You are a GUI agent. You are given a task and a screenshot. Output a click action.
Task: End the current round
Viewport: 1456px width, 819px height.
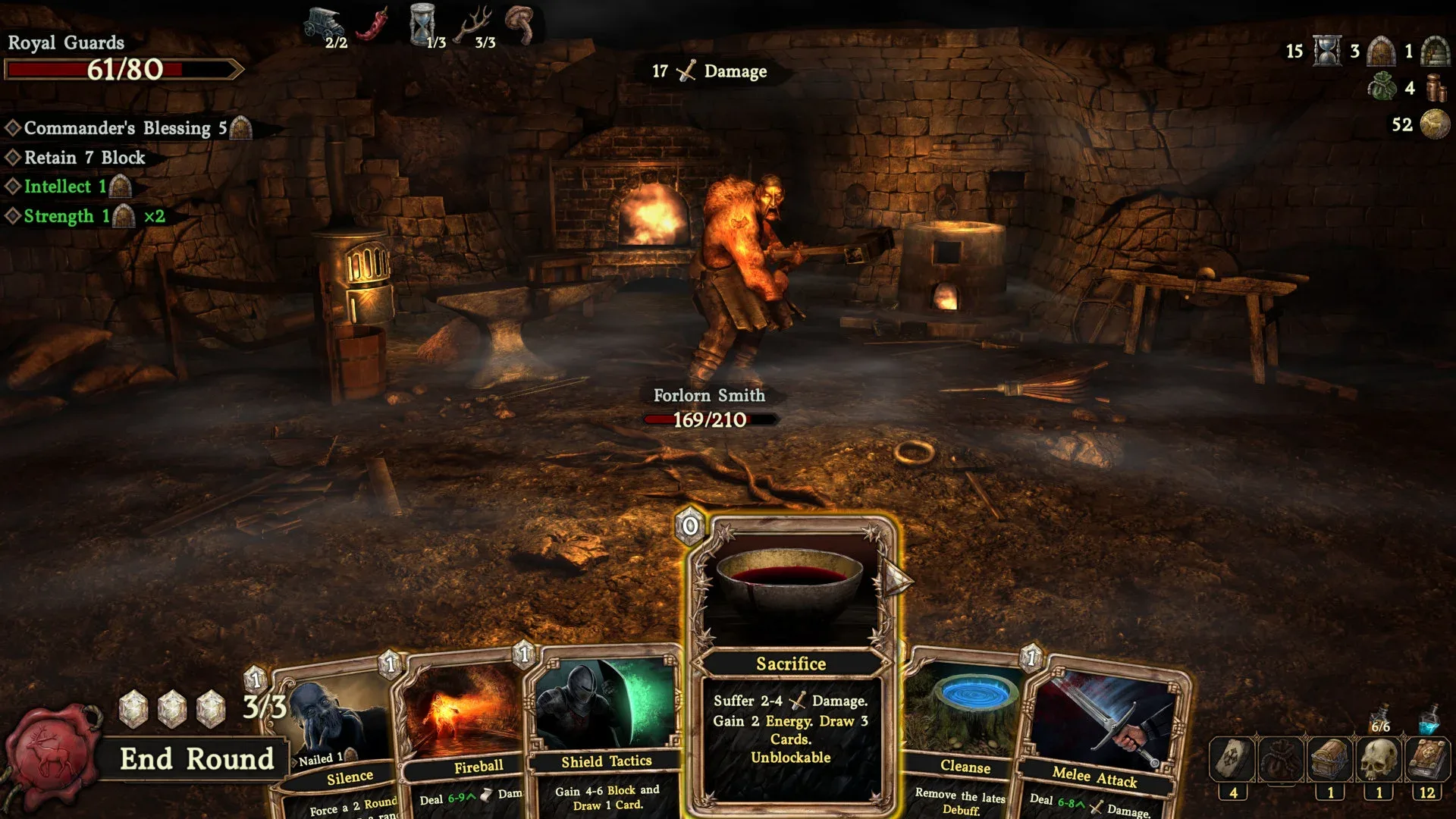pos(196,759)
